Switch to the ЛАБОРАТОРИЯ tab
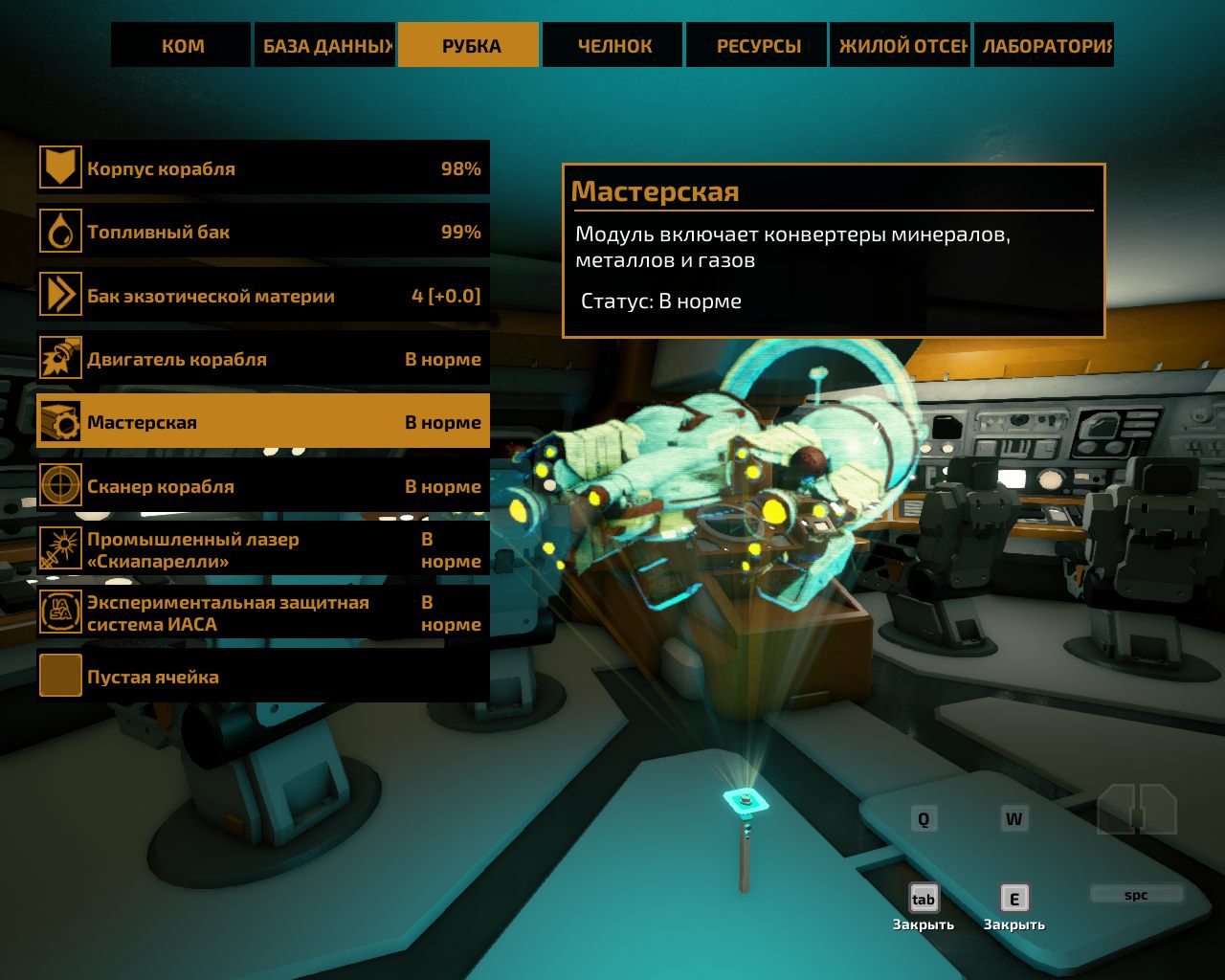Viewport: 1225px width, 980px height. 1044,45
